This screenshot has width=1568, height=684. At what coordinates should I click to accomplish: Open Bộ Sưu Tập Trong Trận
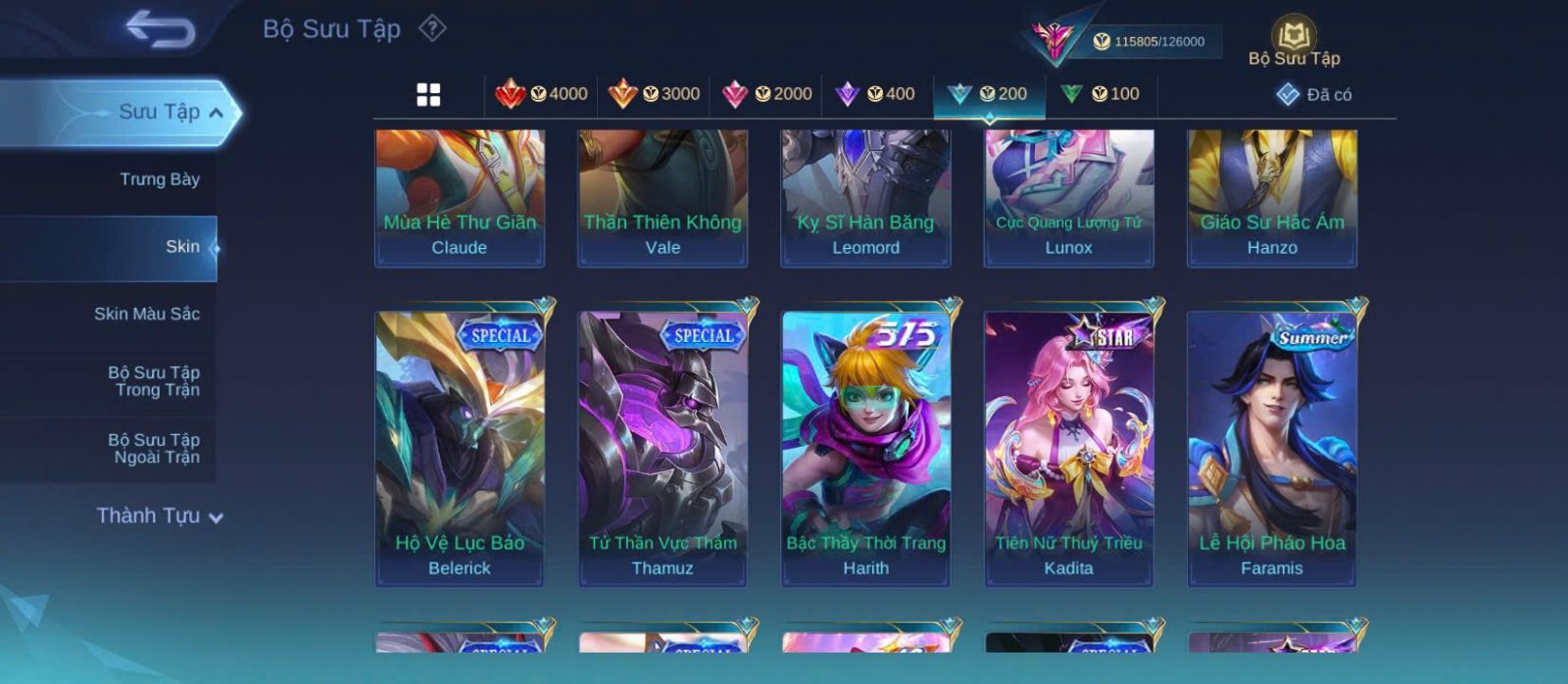click(x=154, y=381)
